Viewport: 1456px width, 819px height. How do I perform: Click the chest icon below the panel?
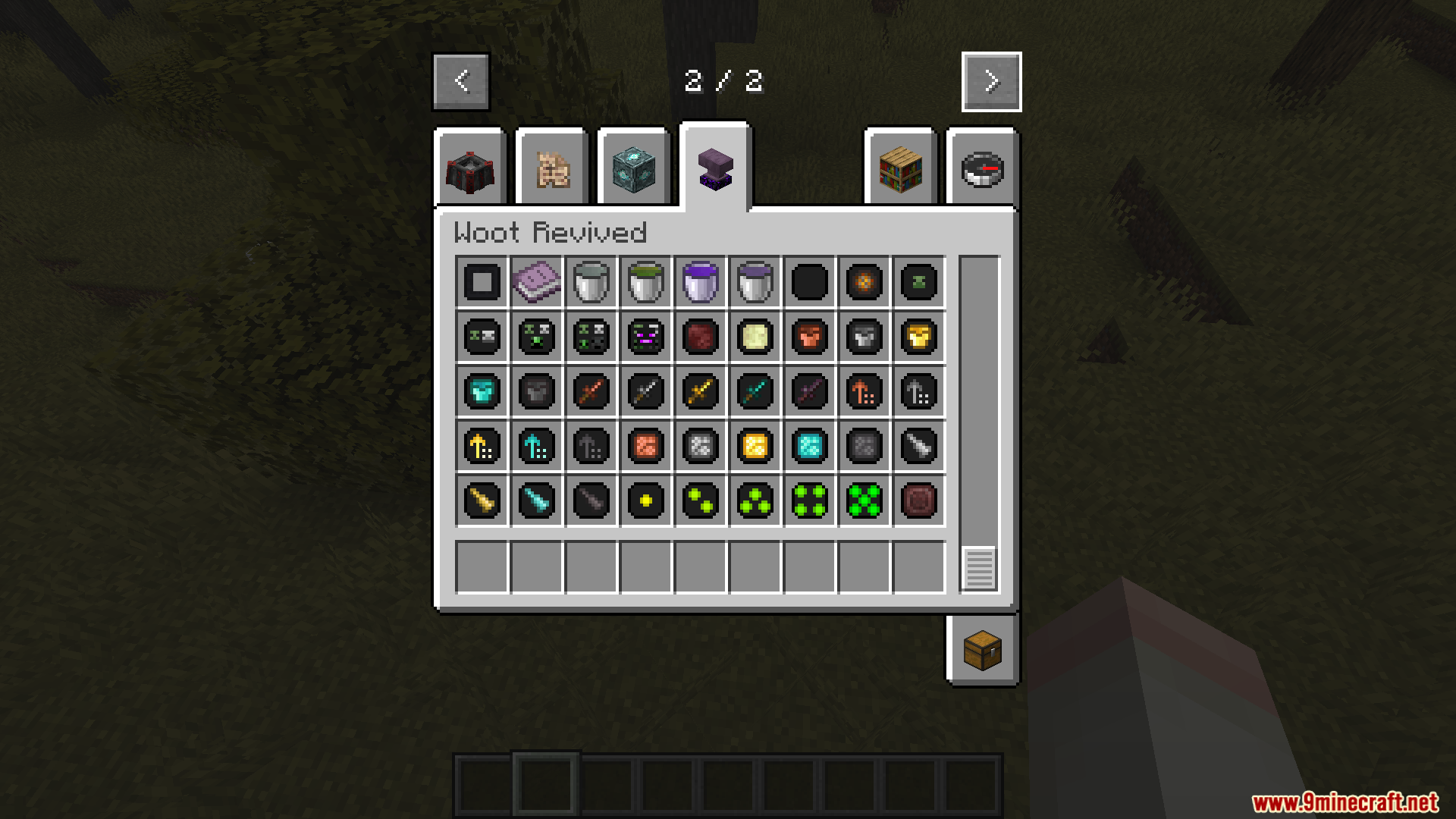[x=982, y=650]
